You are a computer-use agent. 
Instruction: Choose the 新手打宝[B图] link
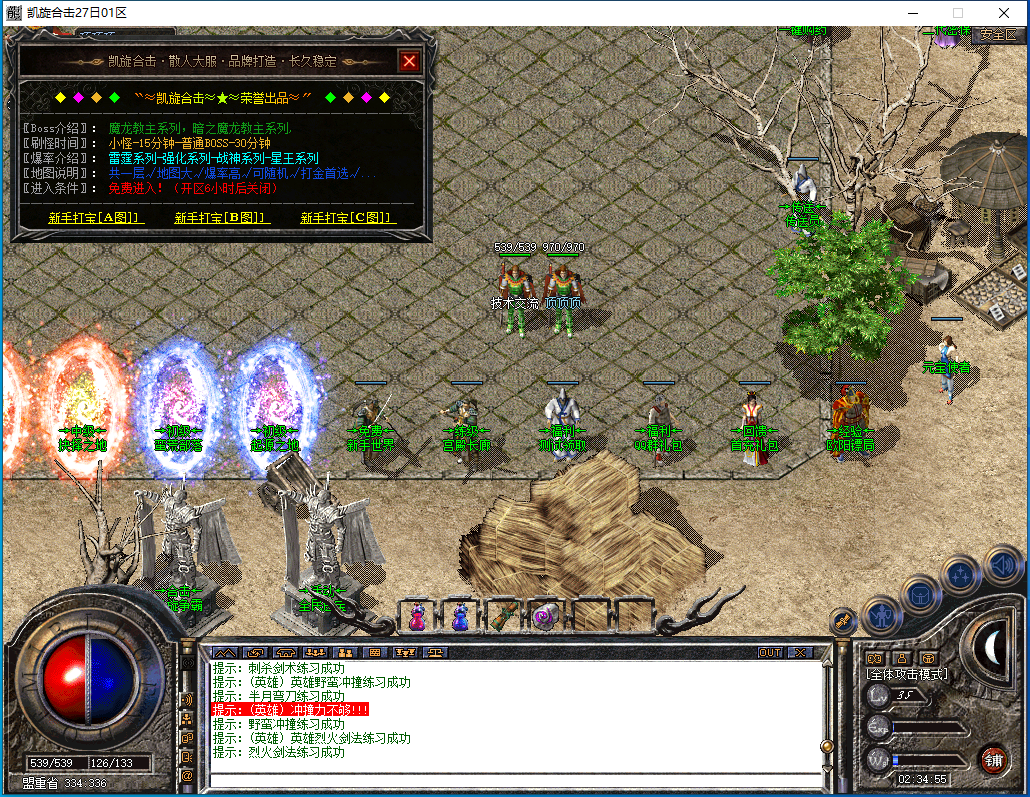pyautogui.click(x=221, y=217)
